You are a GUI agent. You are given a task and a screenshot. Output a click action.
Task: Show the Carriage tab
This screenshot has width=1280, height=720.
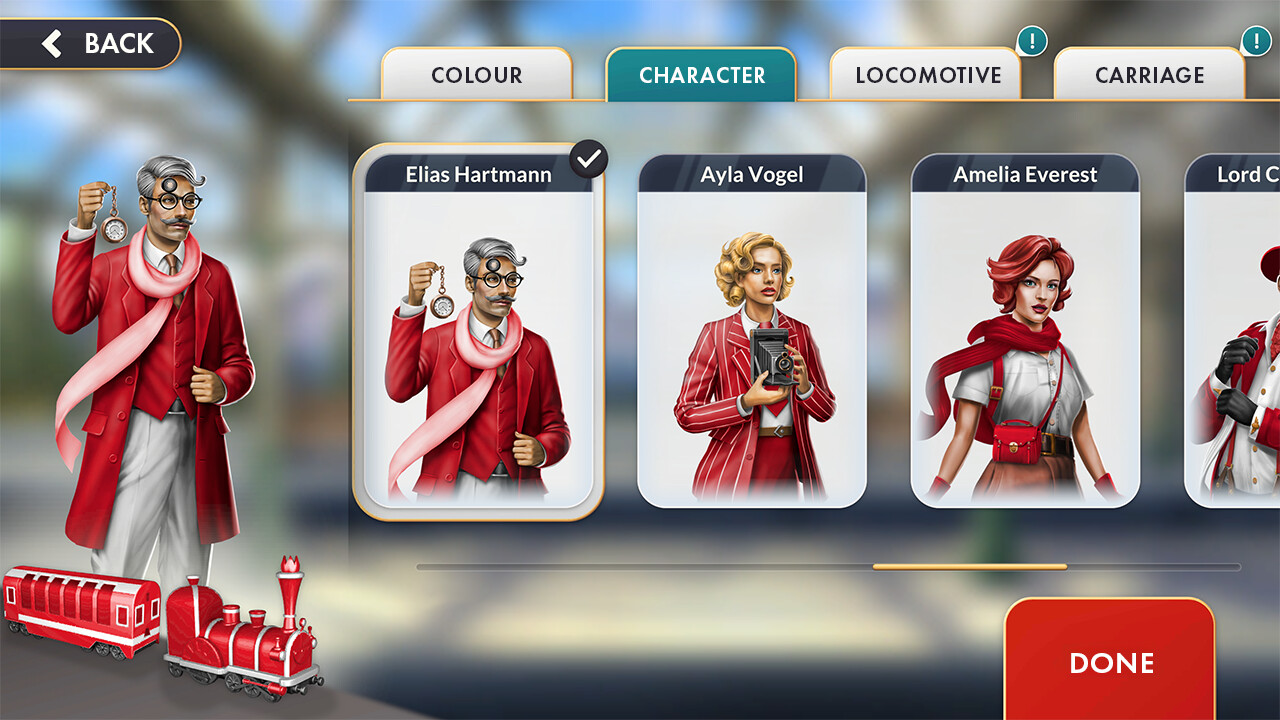(x=1149, y=75)
